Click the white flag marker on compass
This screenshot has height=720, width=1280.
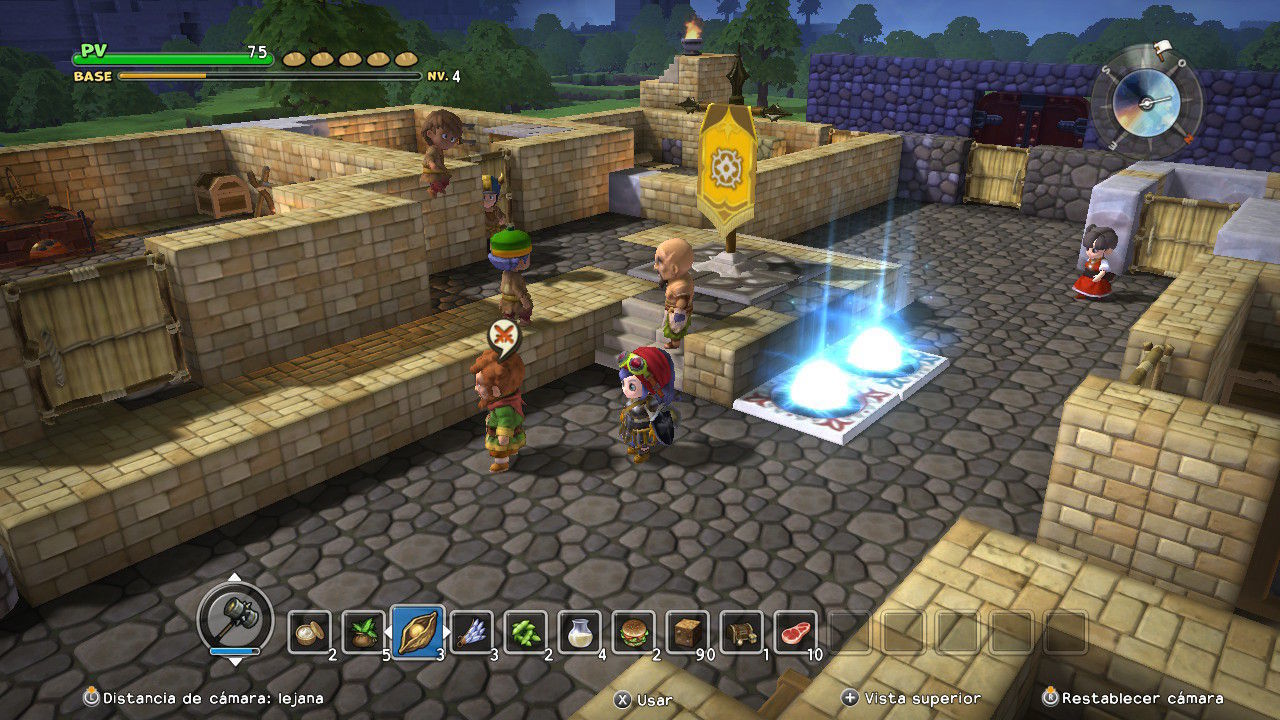1161,46
